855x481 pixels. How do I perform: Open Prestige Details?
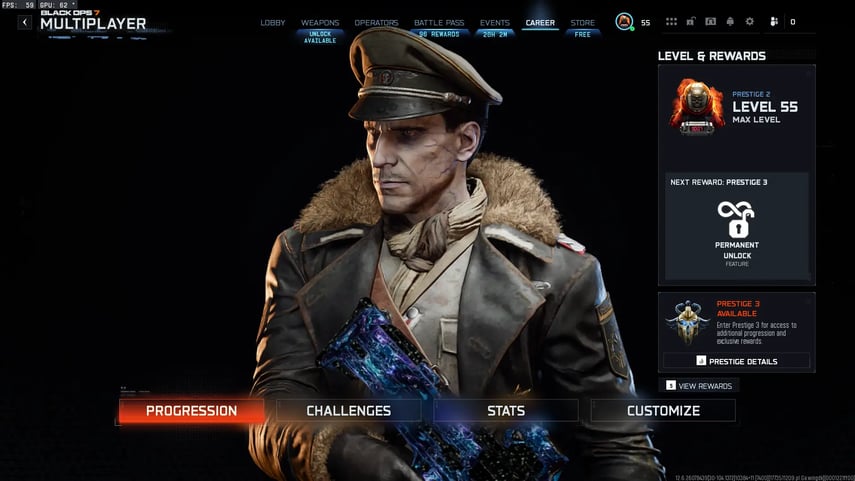pos(736,361)
